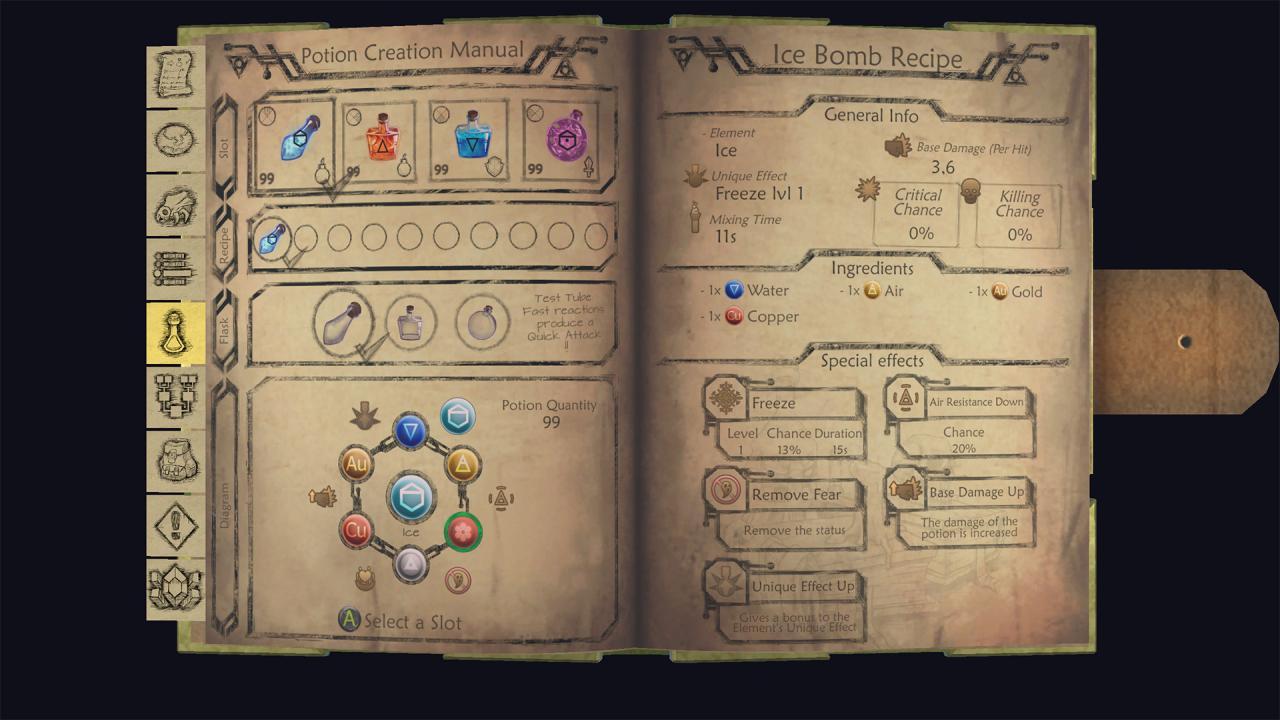This screenshot has height=720, width=1280.
Task: Select the Ice Bomb potion slot
Action: 293,140
